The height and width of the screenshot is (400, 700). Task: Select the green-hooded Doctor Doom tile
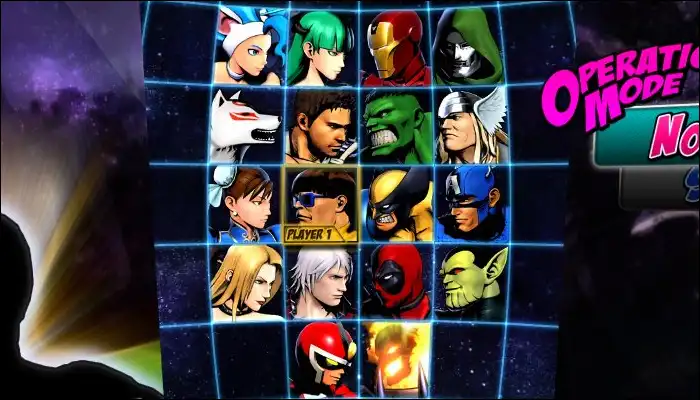pos(465,48)
